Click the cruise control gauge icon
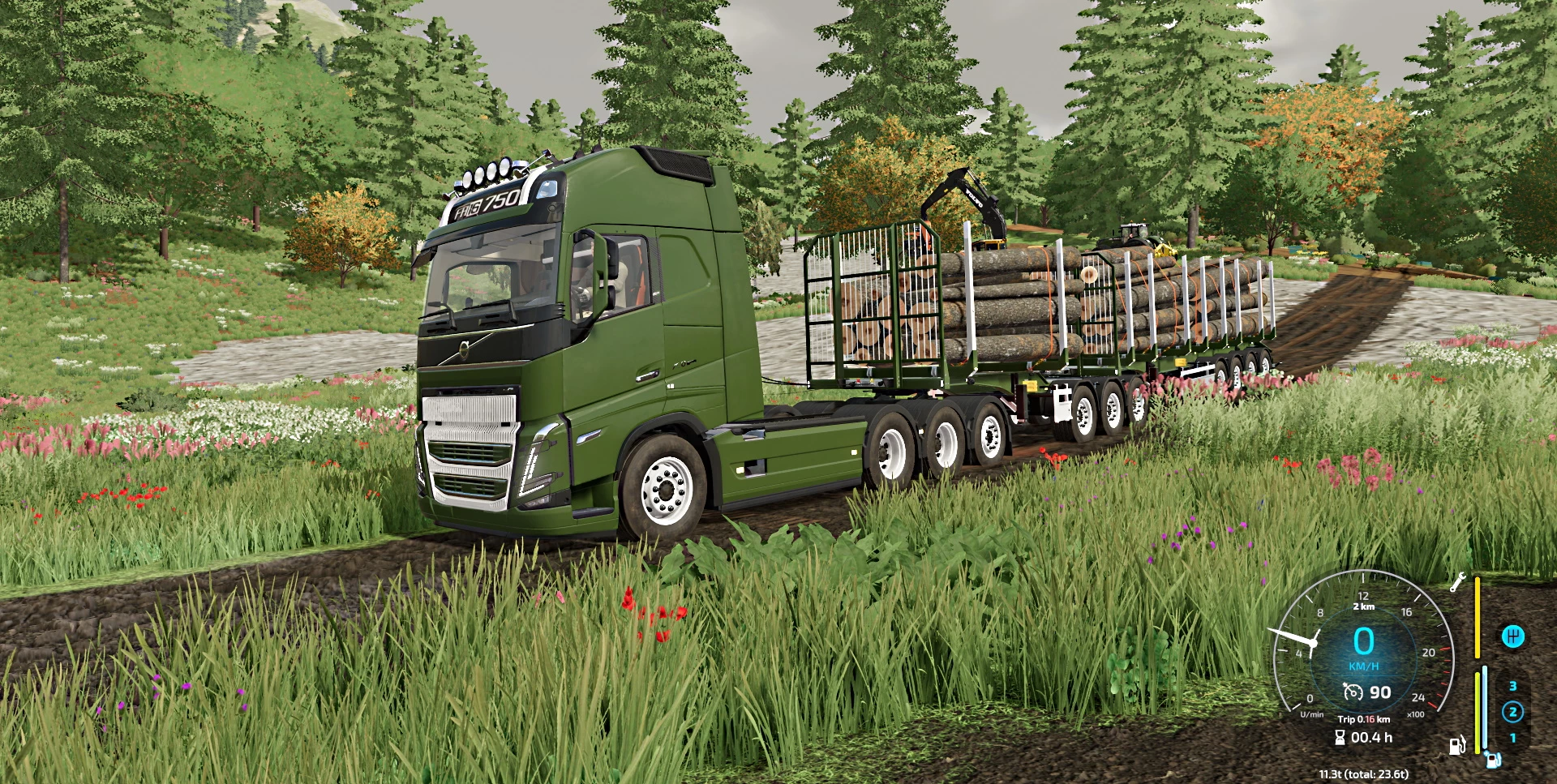The height and width of the screenshot is (784, 1557). [x=1353, y=692]
